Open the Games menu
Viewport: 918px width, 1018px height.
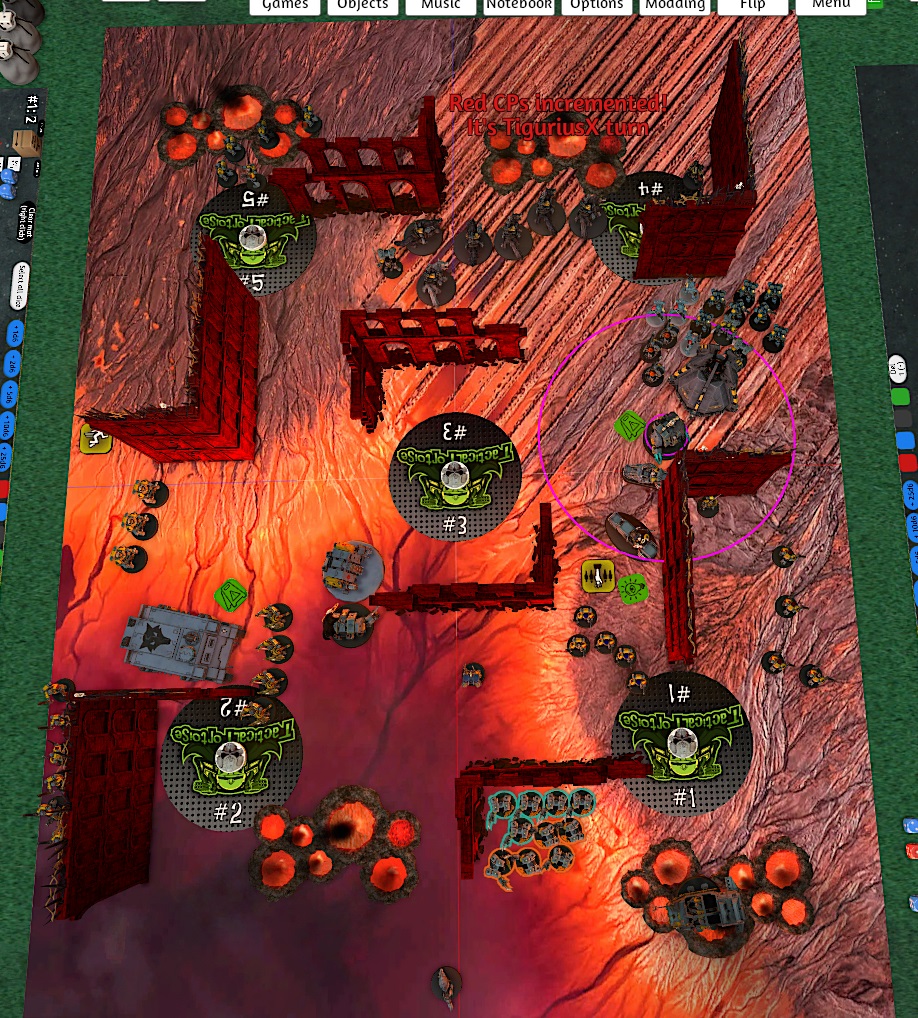tap(285, 5)
